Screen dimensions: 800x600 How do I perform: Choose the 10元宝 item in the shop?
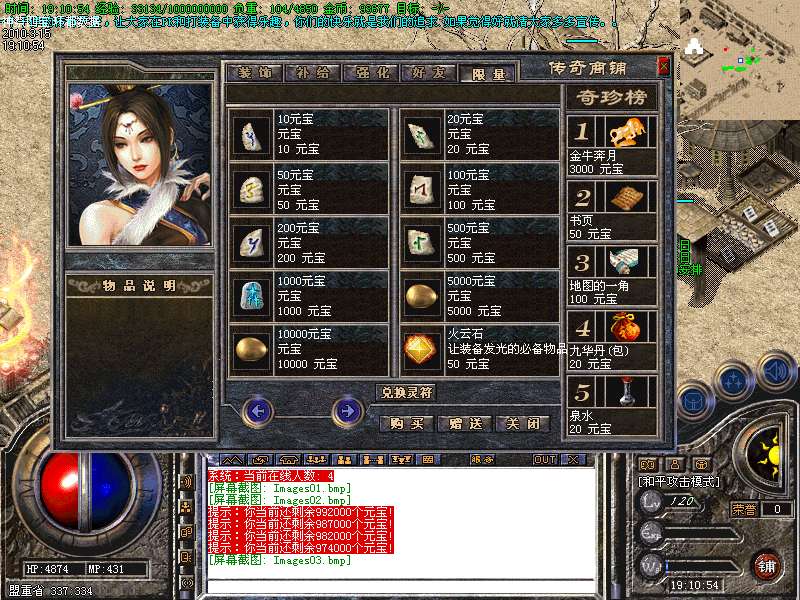point(308,134)
